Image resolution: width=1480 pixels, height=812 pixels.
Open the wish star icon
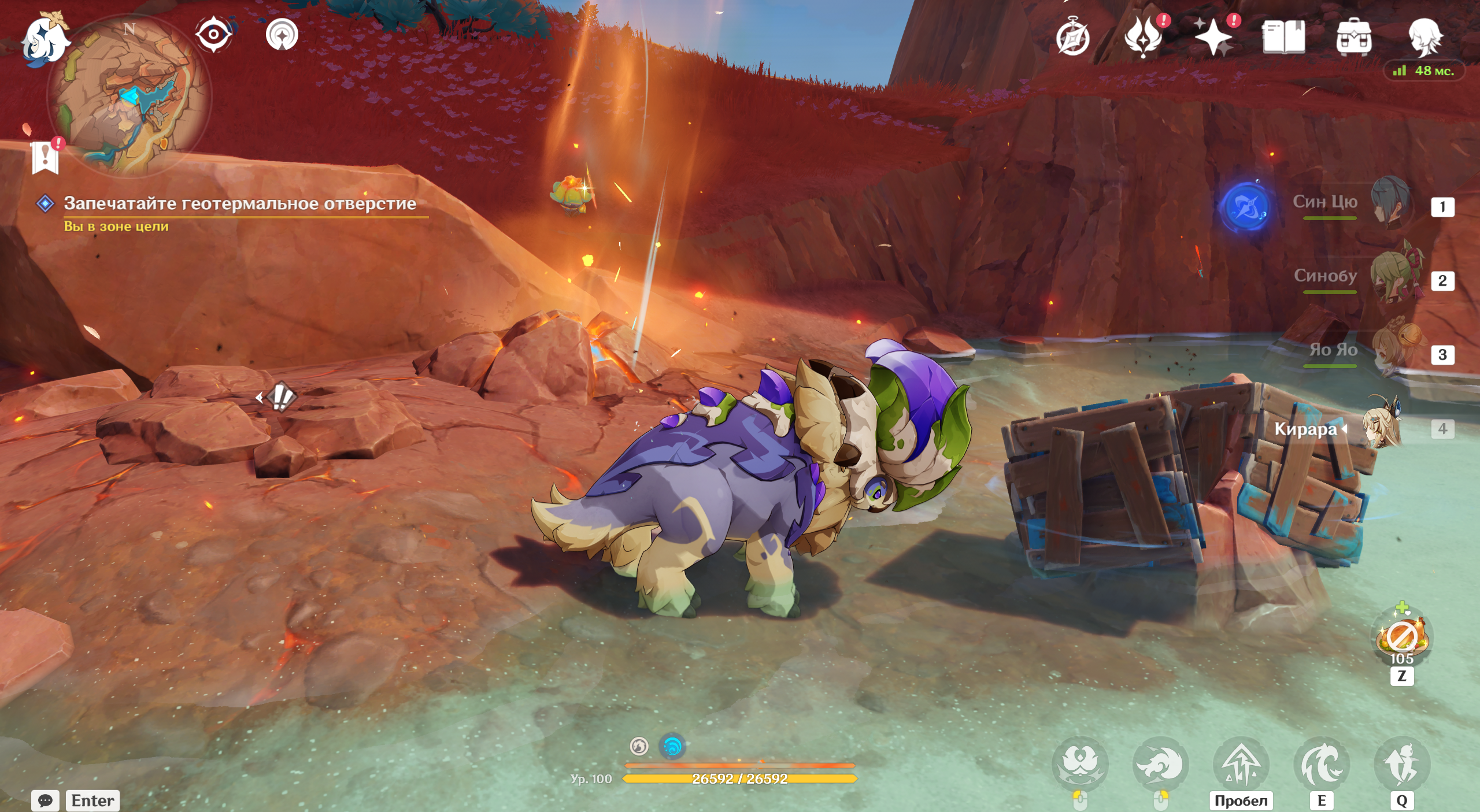tap(1213, 37)
